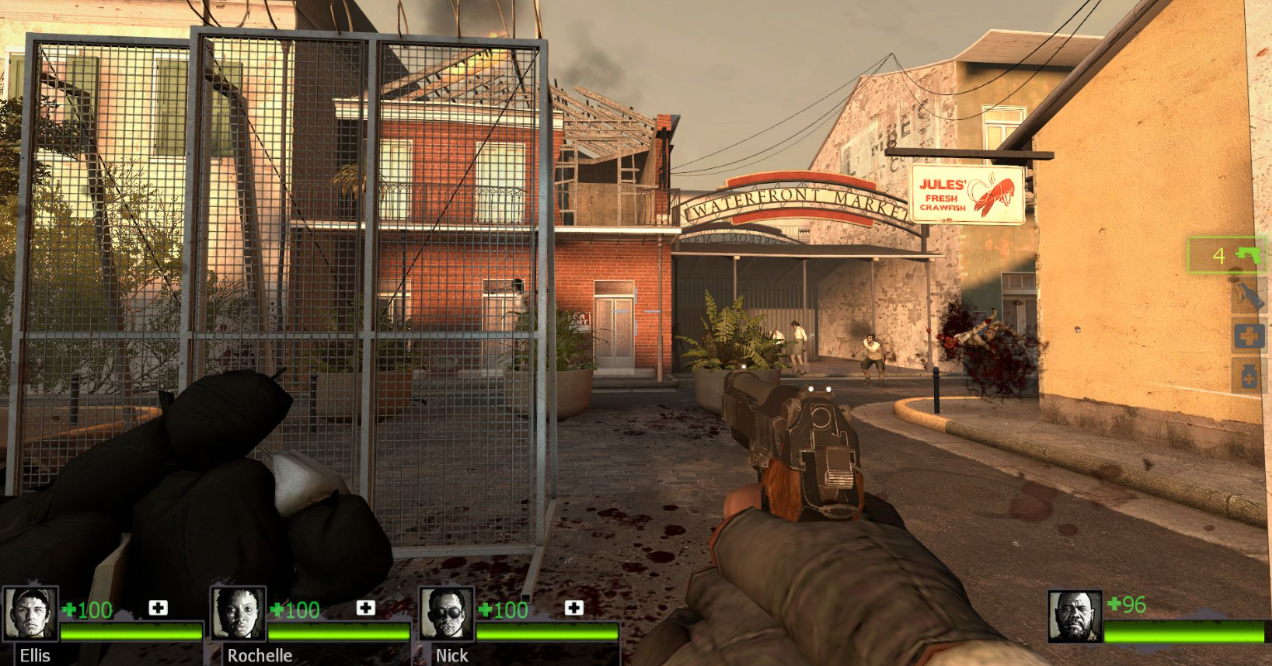Click Ellis's medkit indicator icon
Image resolution: width=1272 pixels, height=666 pixels.
(158, 608)
